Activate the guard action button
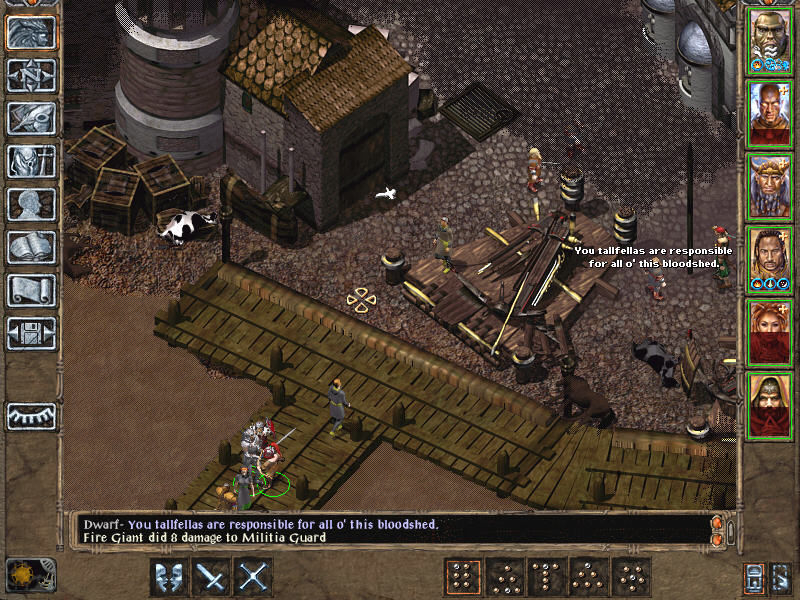Image resolution: width=800 pixels, height=600 pixels. point(168,577)
